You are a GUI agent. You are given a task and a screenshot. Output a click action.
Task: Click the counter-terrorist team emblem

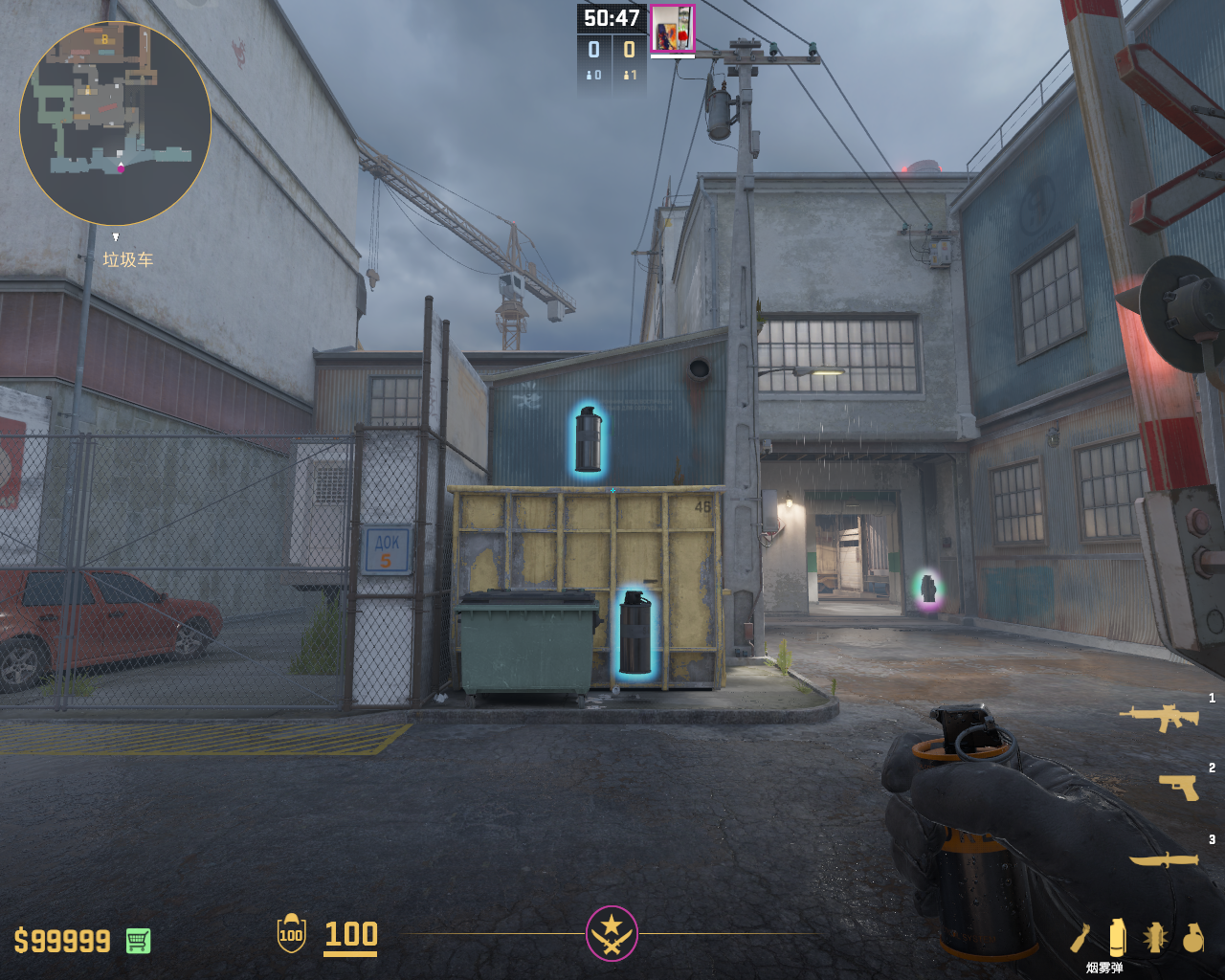click(612, 933)
